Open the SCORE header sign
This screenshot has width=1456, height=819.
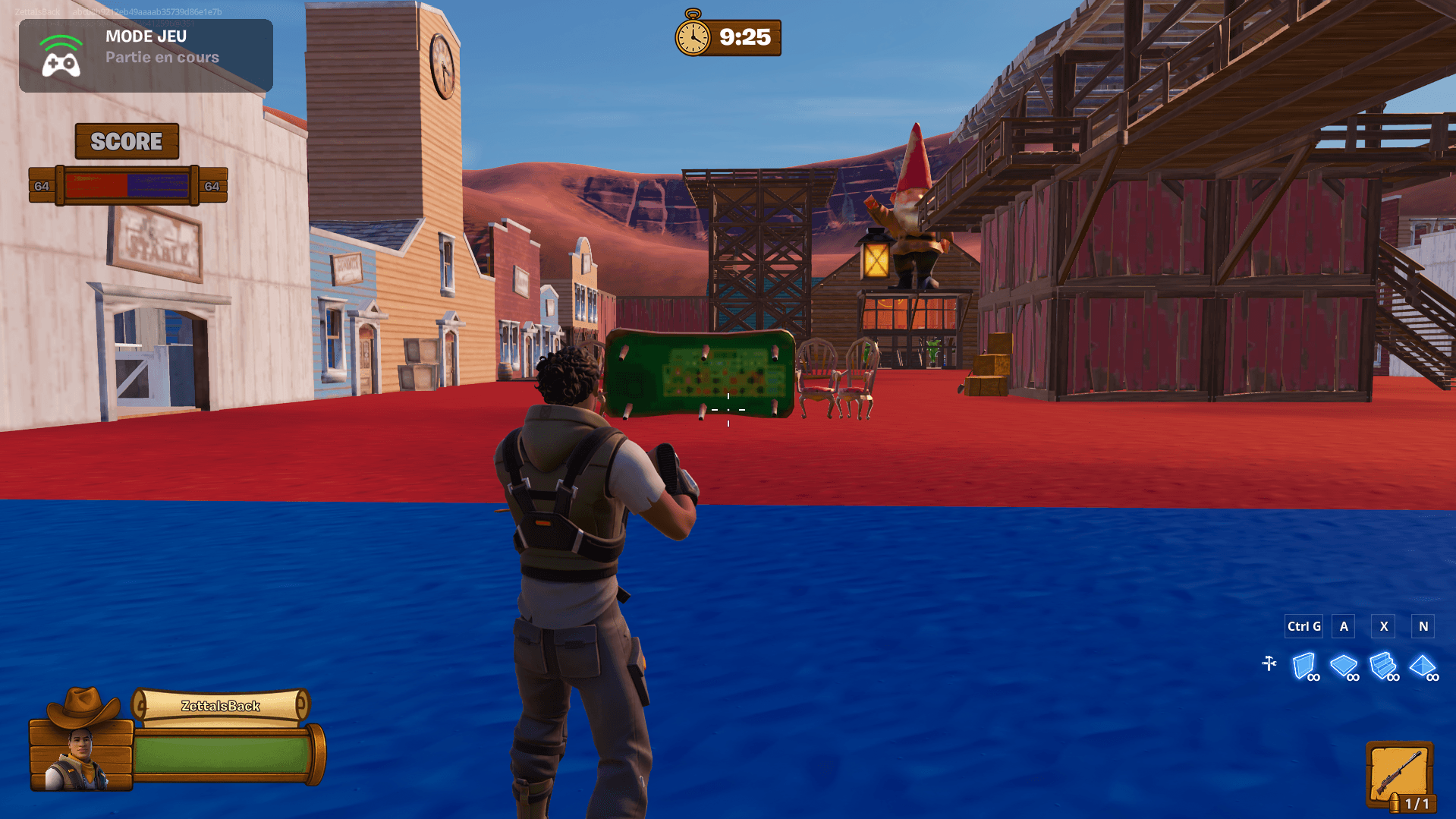126,141
